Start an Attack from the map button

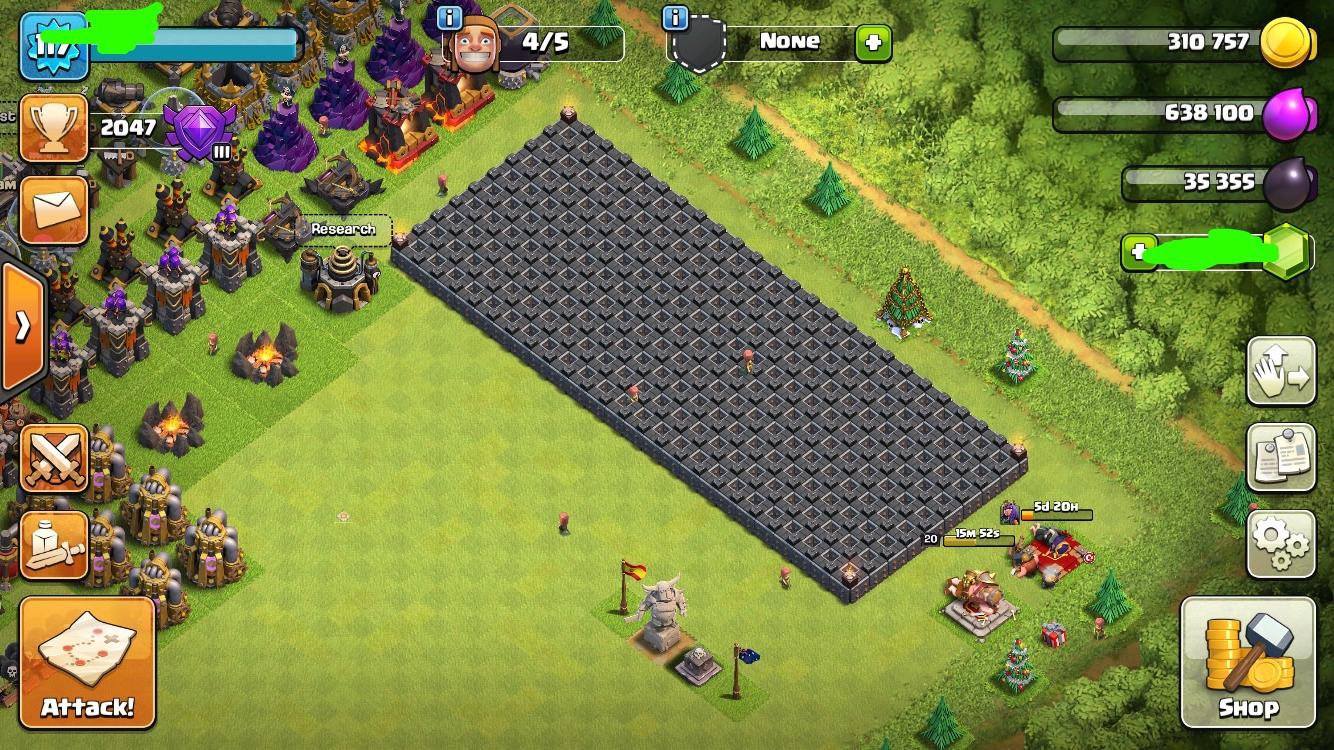(87, 662)
